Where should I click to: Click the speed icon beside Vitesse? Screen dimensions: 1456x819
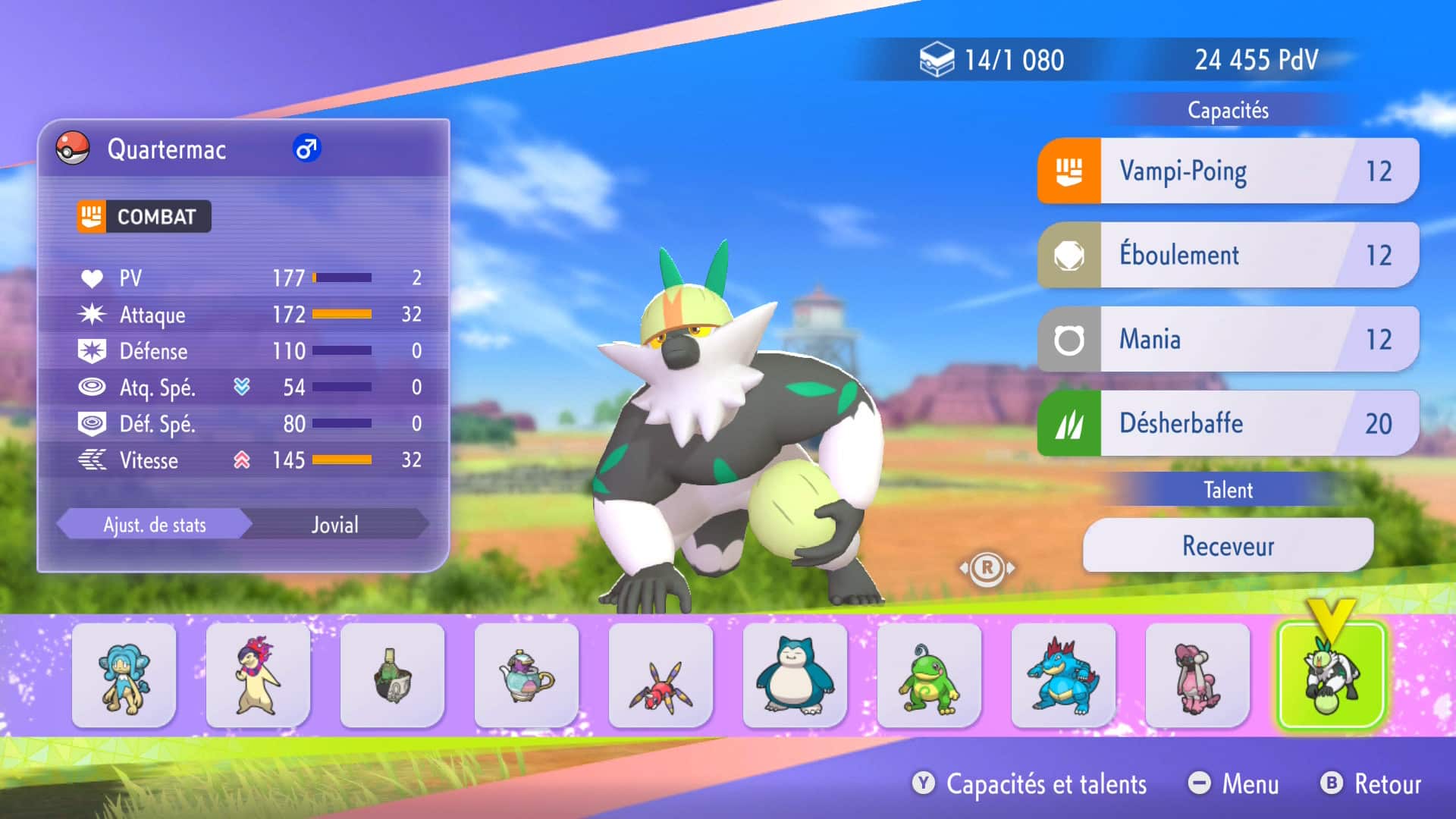click(92, 460)
